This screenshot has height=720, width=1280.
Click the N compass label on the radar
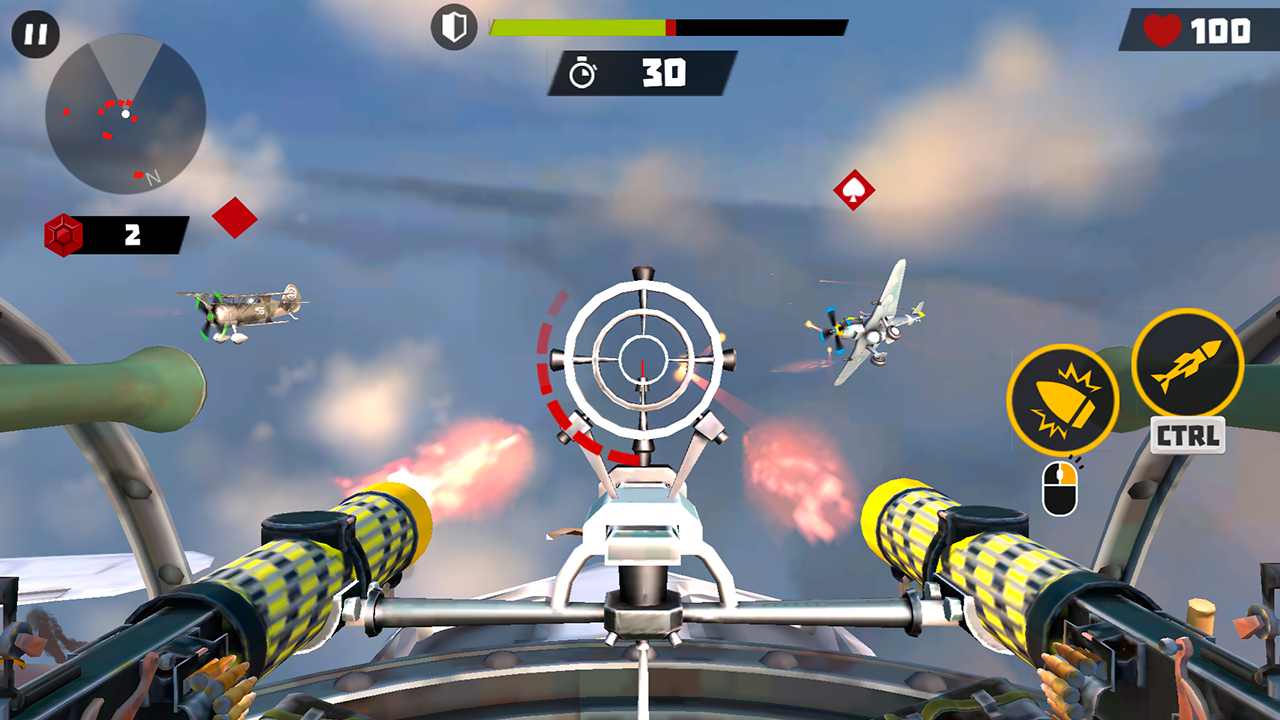151,178
